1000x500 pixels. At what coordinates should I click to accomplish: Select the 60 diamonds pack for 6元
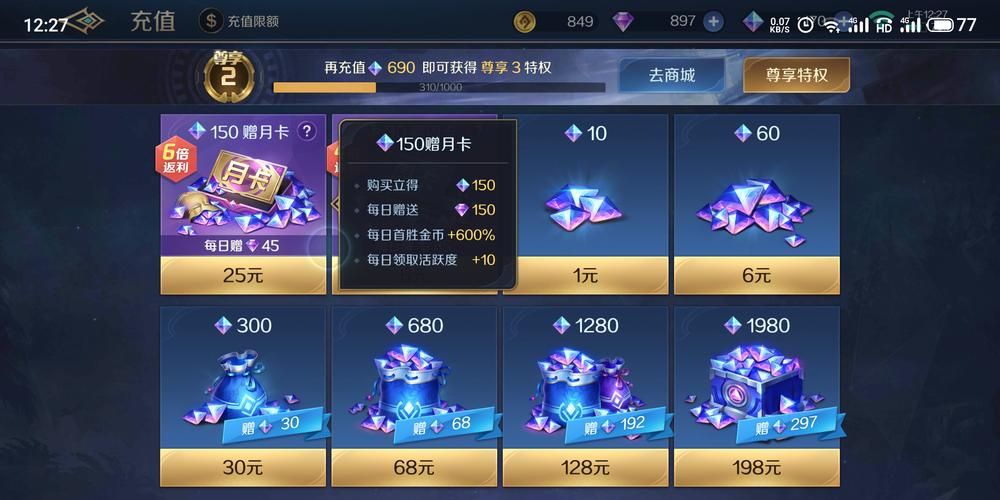coord(756,274)
